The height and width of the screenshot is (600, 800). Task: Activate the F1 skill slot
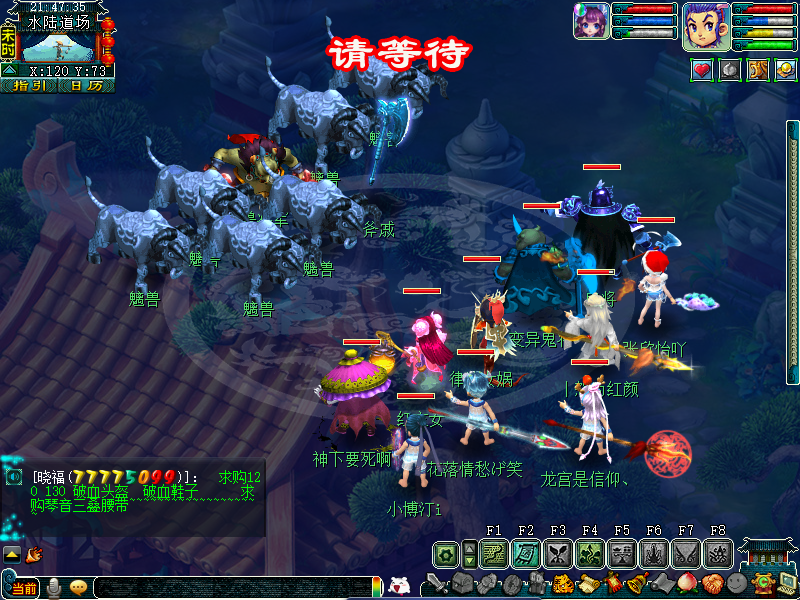point(493,553)
